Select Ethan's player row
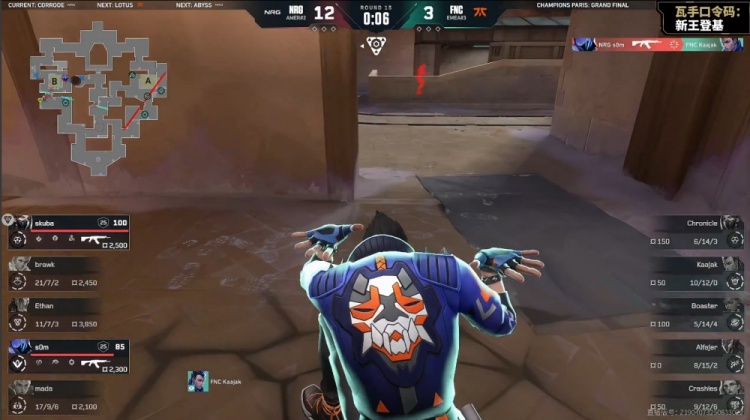 55,314
